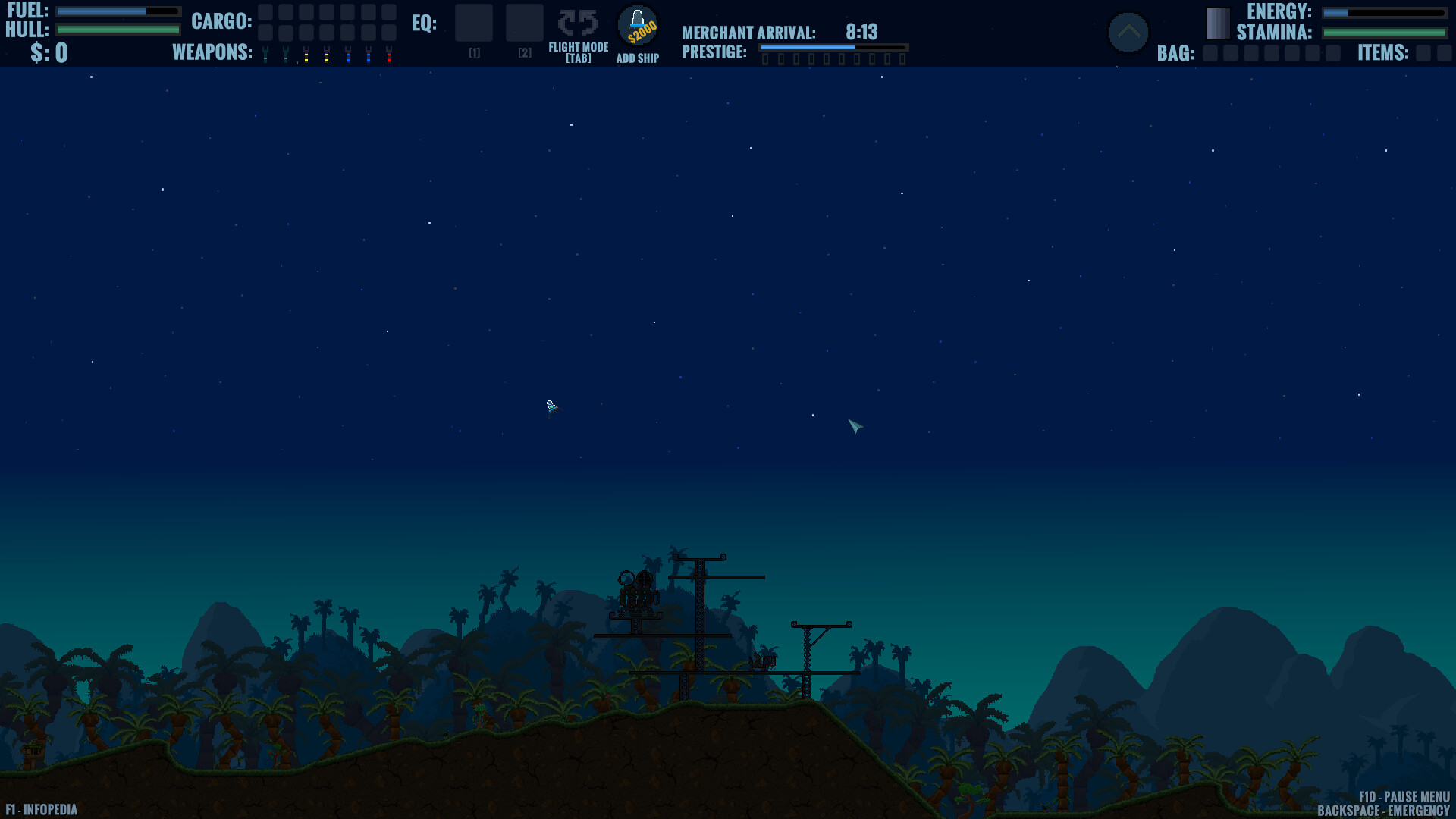The height and width of the screenshot is (819, 1456).
Task: Select the blue weapon icon
Action: click(347, 53)
